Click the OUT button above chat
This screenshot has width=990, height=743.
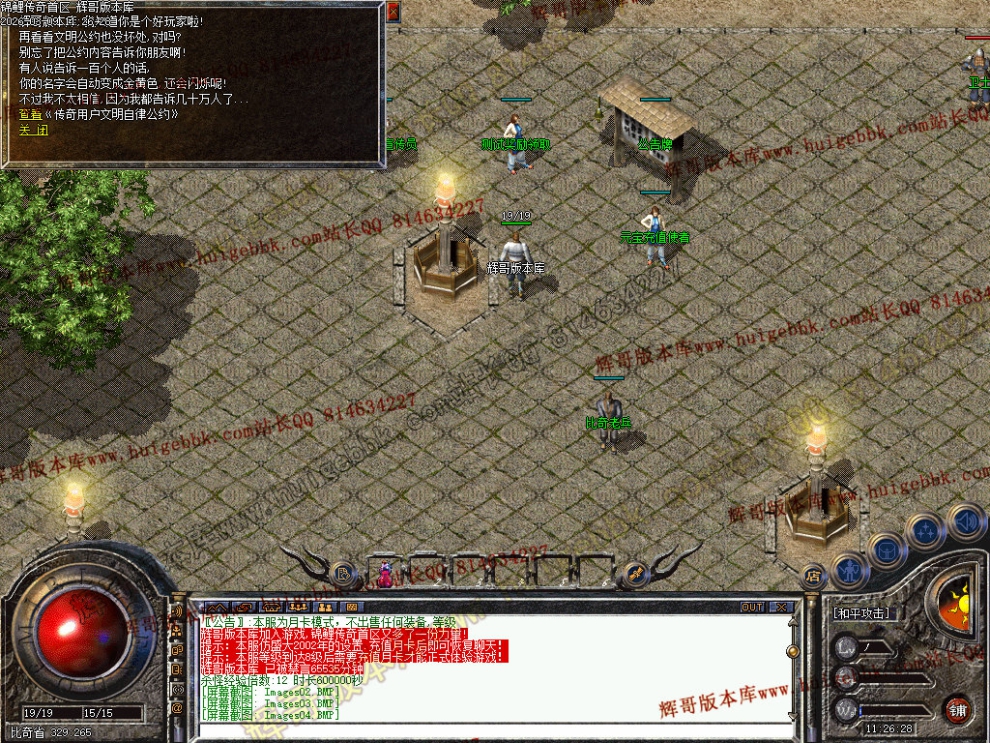752,607
